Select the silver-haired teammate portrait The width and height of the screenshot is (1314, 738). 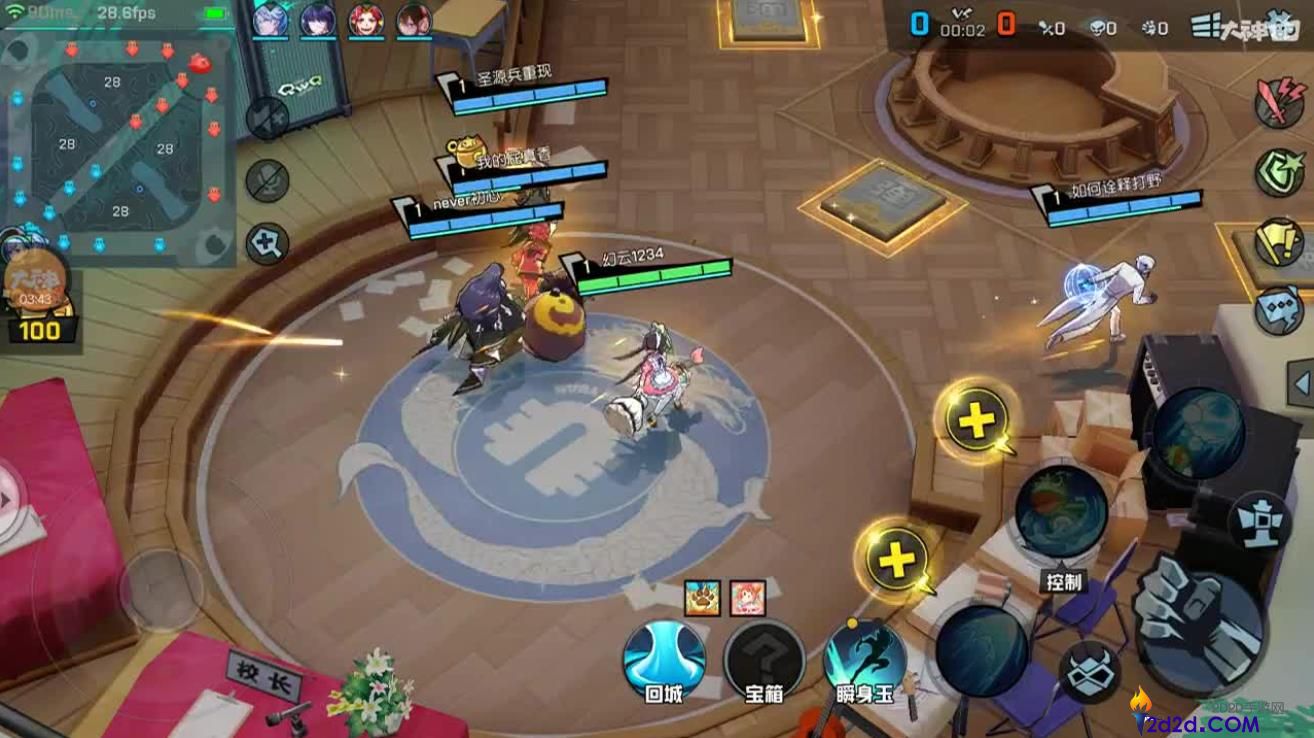[x=269, y=19]
